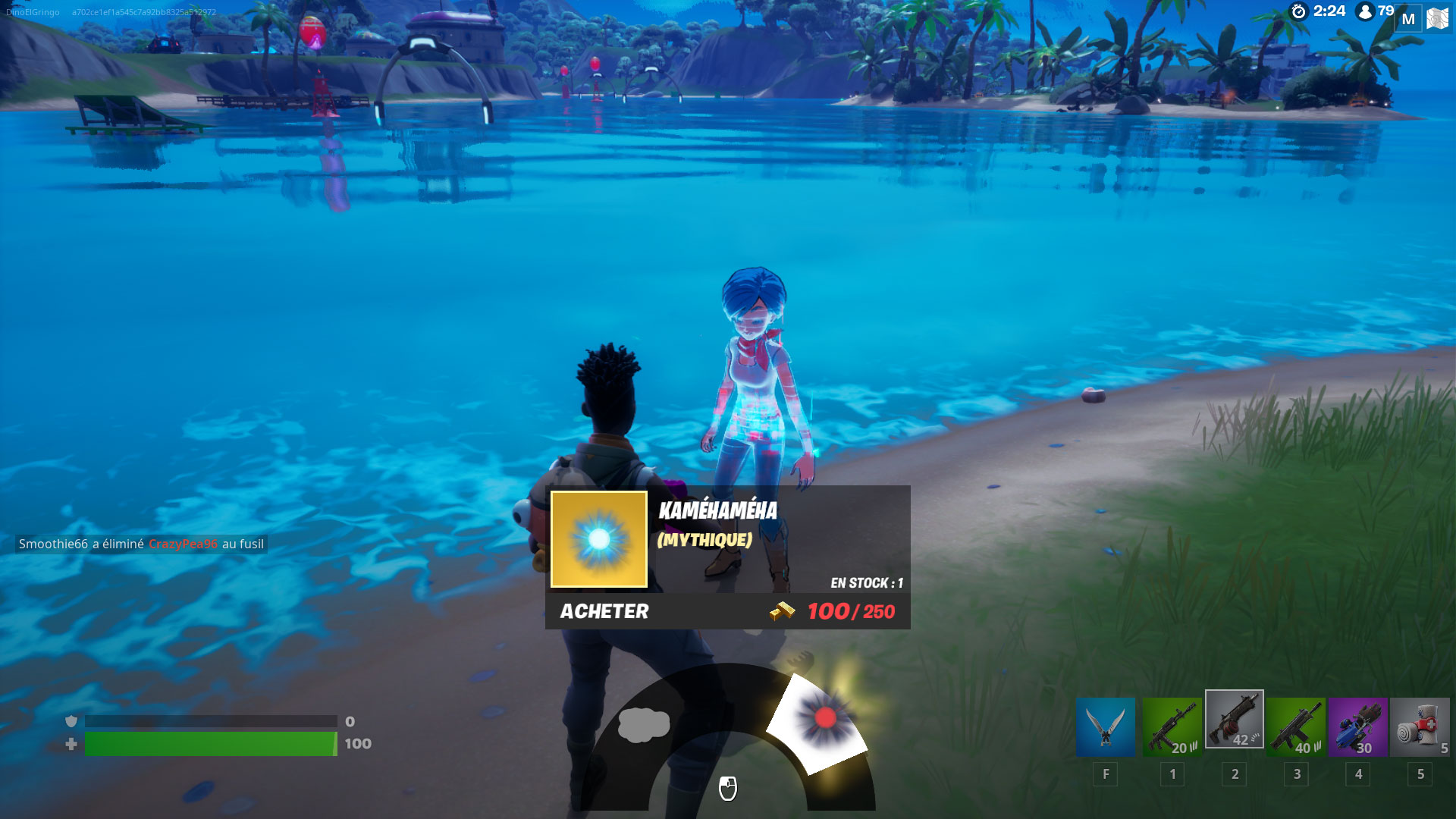The image size is (1456, 819).
Task: Select the harvesting tool bound to F
Action: pos(1105,726)
